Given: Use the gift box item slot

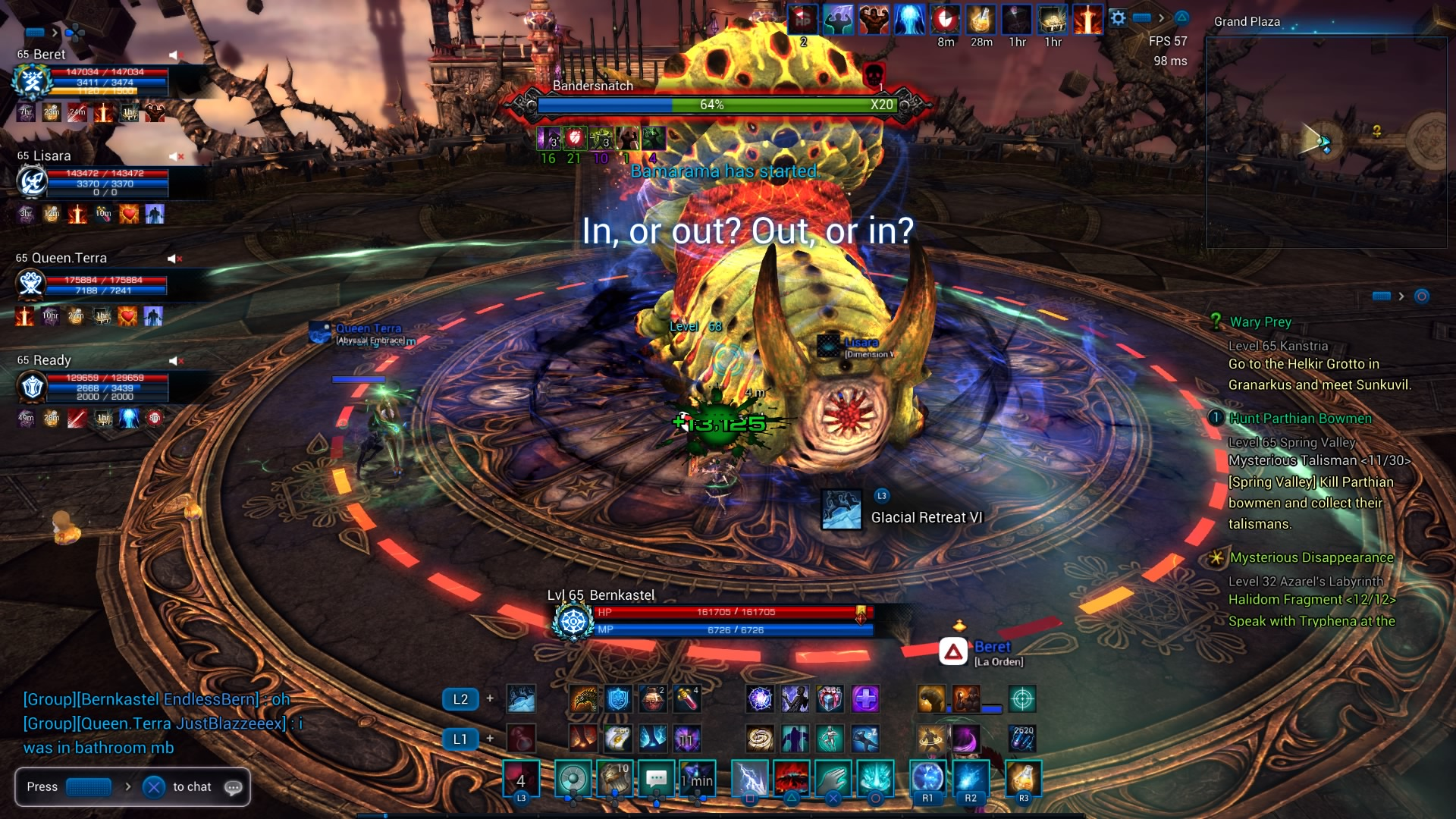Looking at the screenshot, I should pos(830,698).
